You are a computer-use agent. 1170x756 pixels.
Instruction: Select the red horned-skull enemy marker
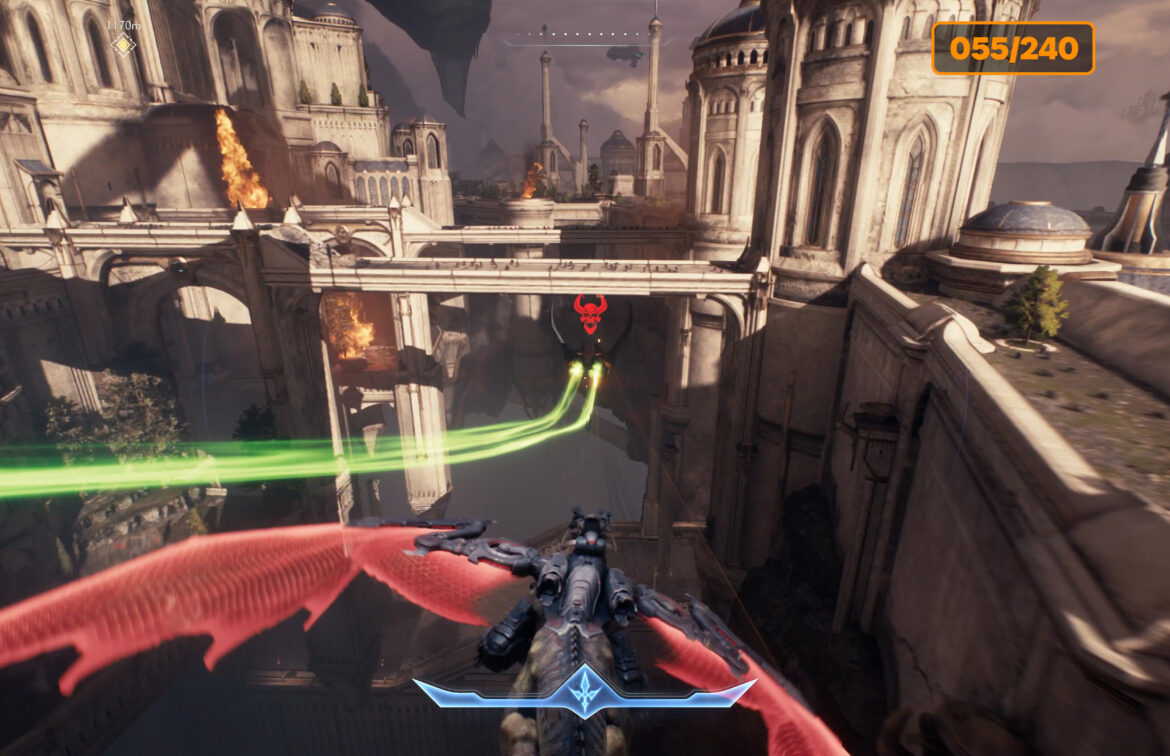(590, 313)
